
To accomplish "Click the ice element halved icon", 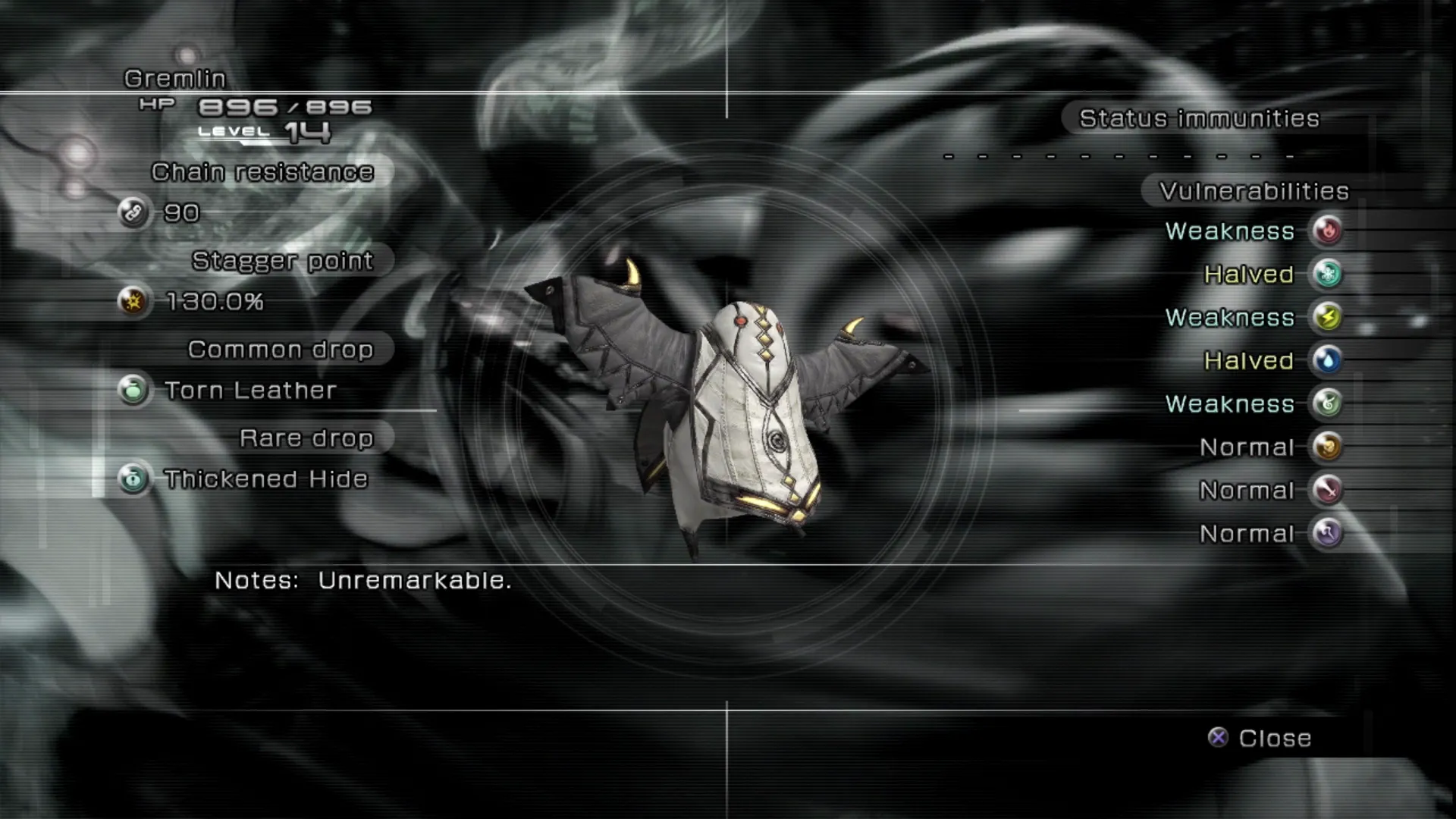I will (1327, 274).
